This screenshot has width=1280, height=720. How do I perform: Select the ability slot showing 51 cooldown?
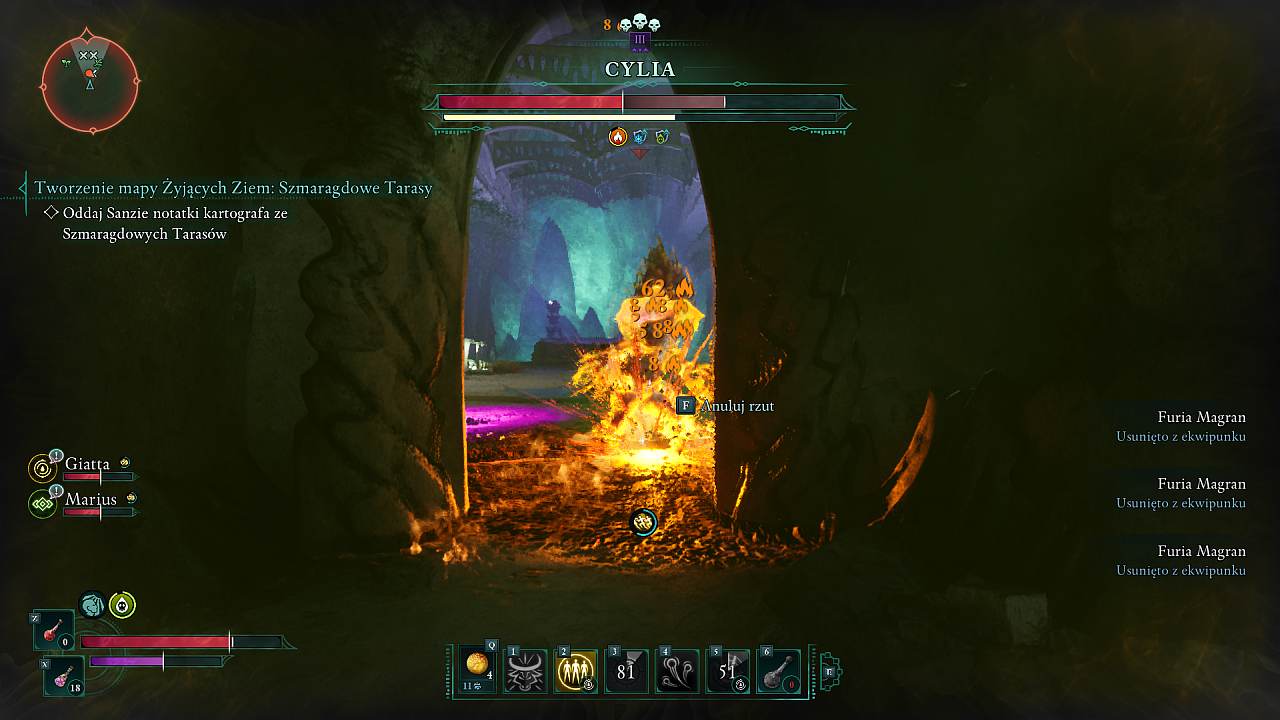(727, 671)
